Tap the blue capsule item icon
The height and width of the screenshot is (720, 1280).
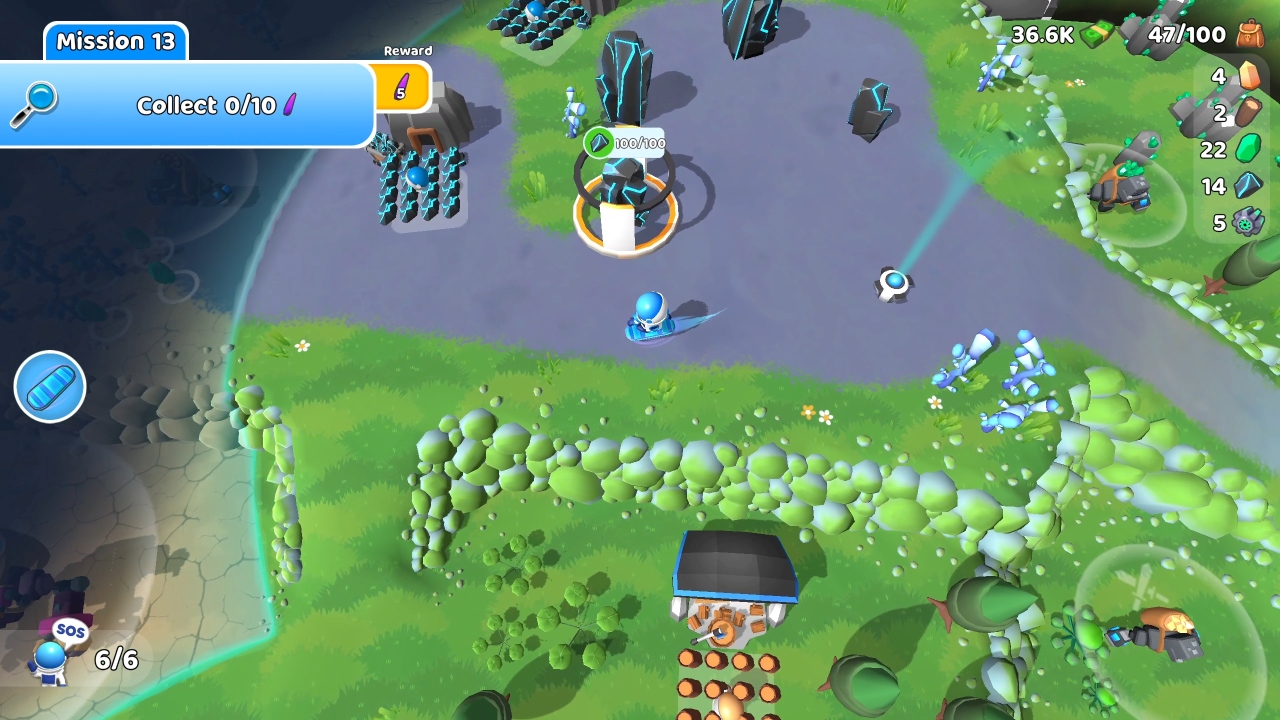pyautogui.click(x=49, y=387)
